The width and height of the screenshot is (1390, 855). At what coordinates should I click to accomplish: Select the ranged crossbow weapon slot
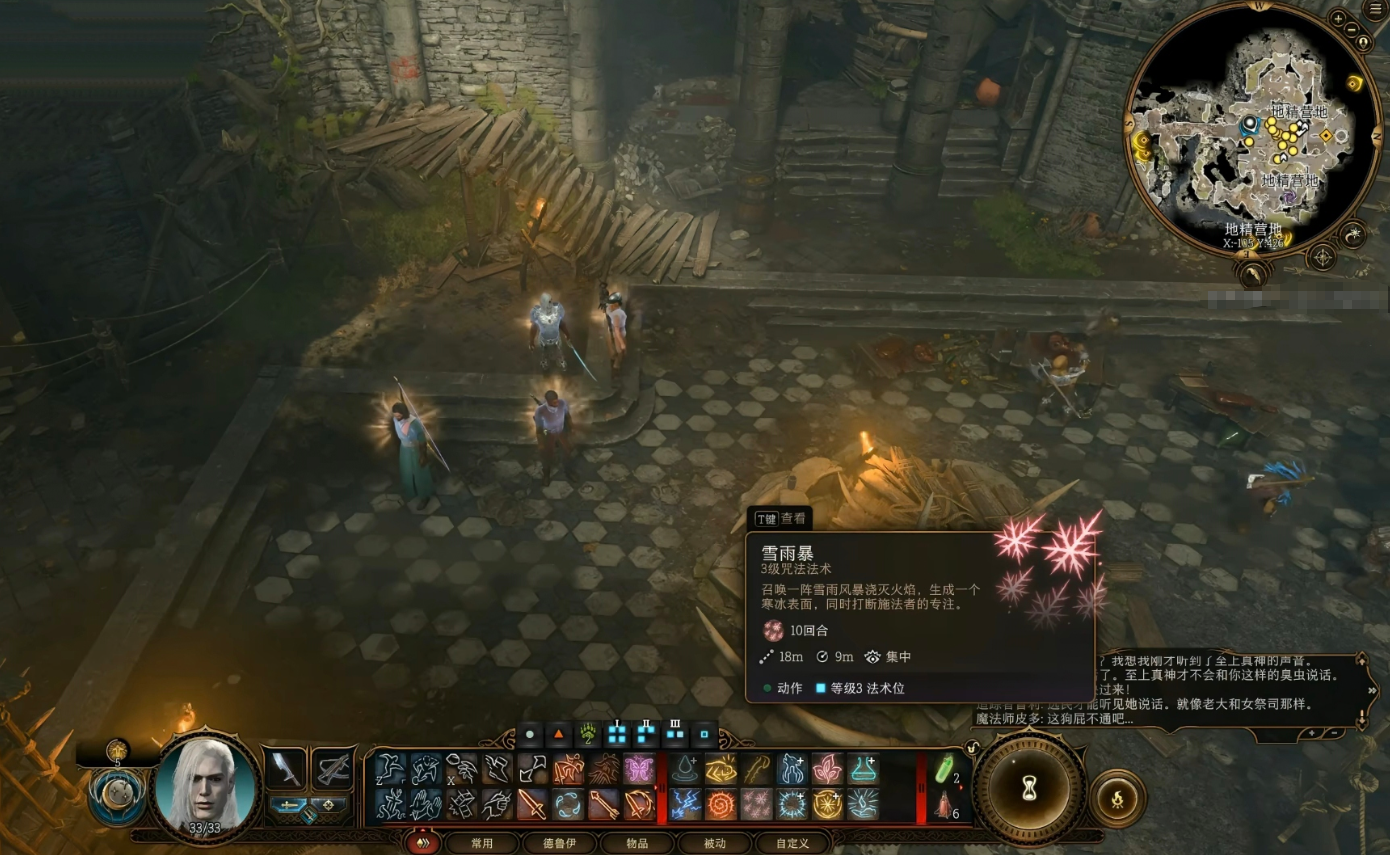[x=333, y=768]
